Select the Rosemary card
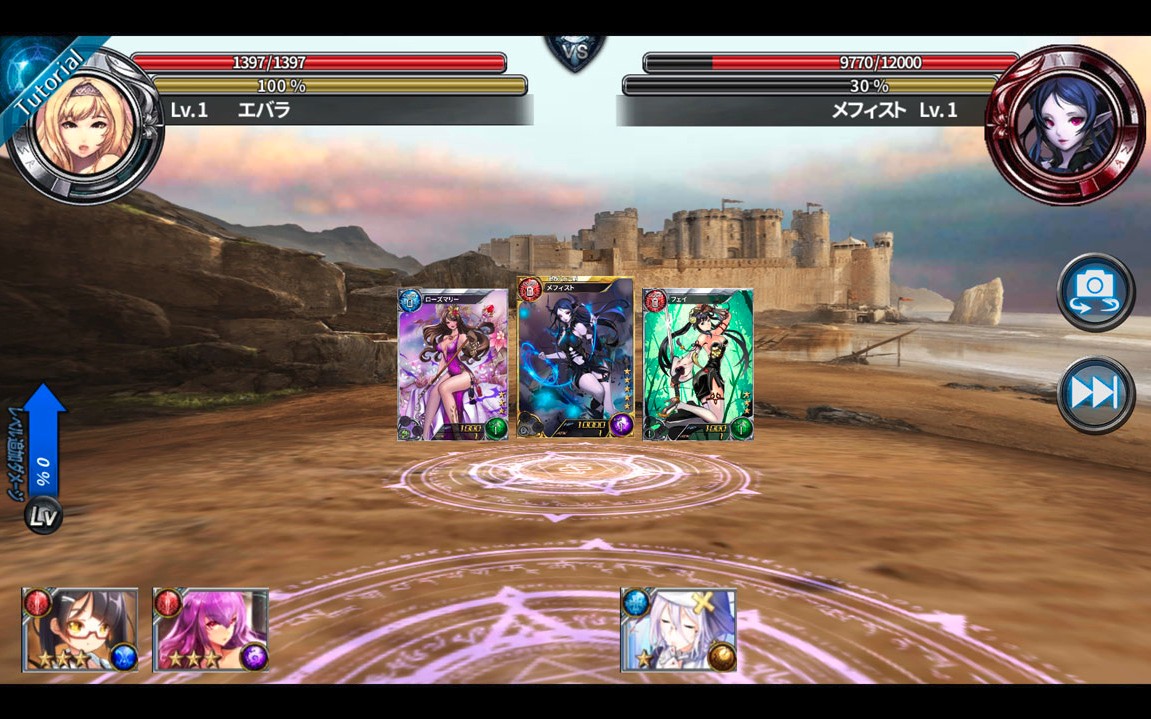This screenshot has width=1151, height=719. pyautogui.click(x=453, y=365)
